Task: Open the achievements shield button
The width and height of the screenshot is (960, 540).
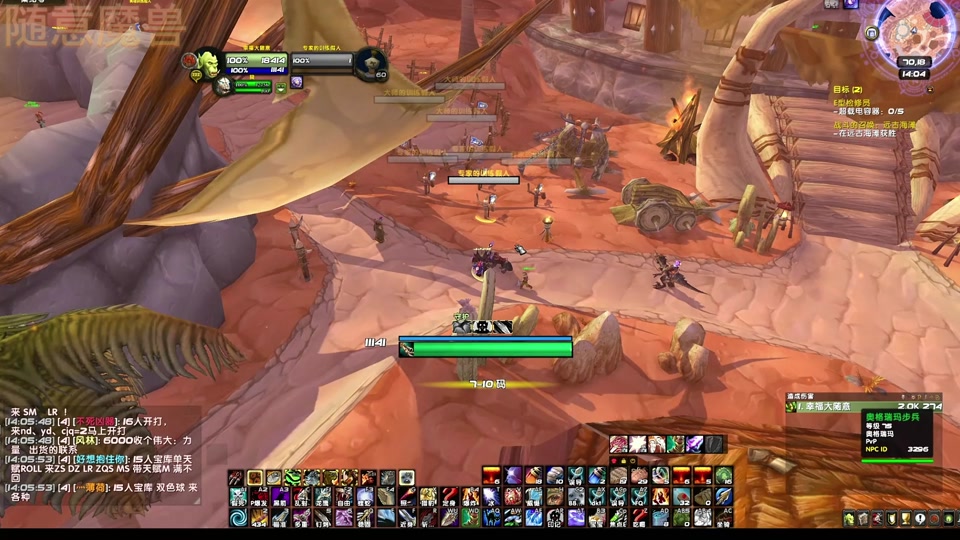Action: click(890, 518)
